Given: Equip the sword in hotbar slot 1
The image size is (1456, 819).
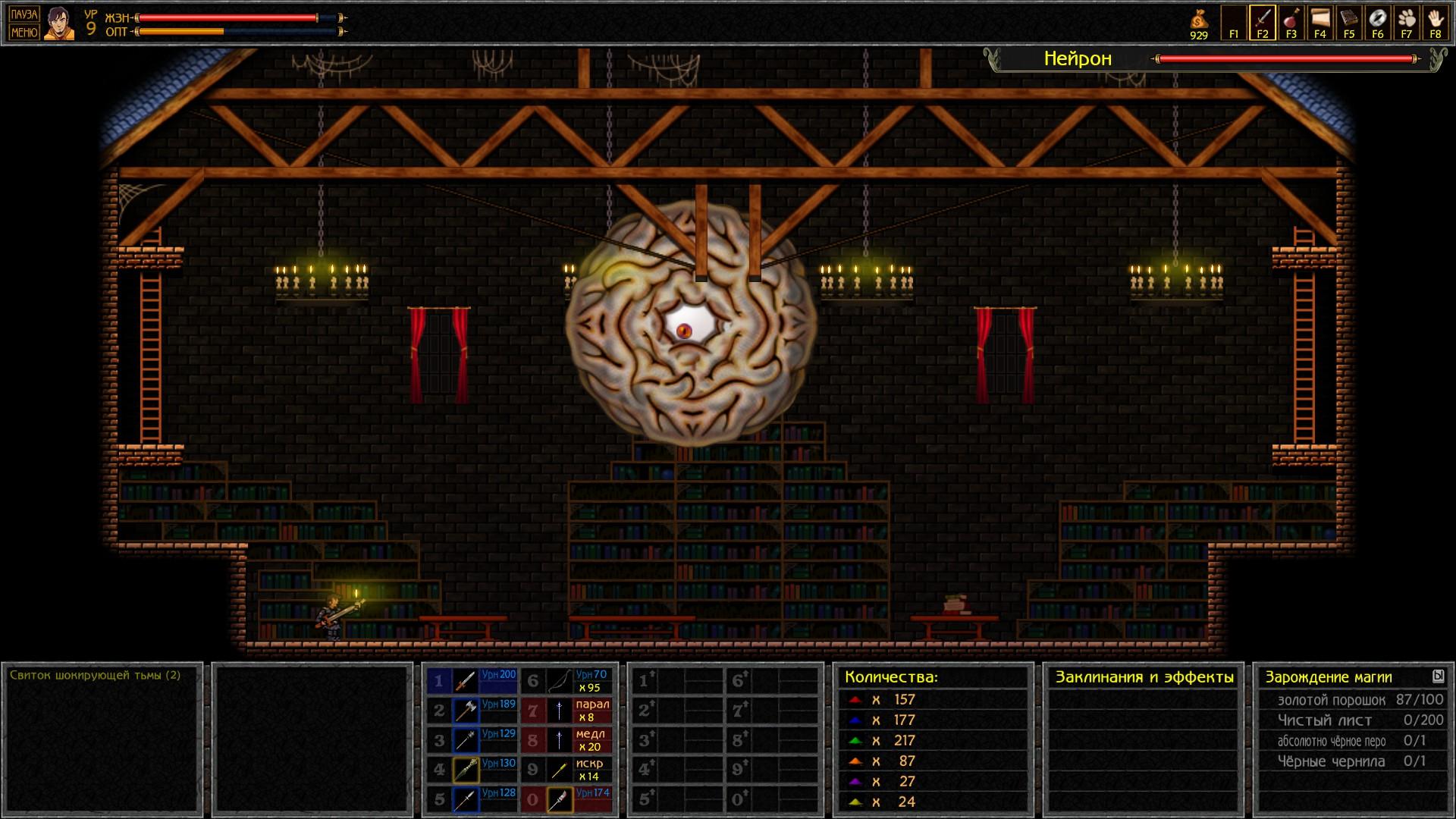Looking at the screenshot, I should (x=465, y=681).
